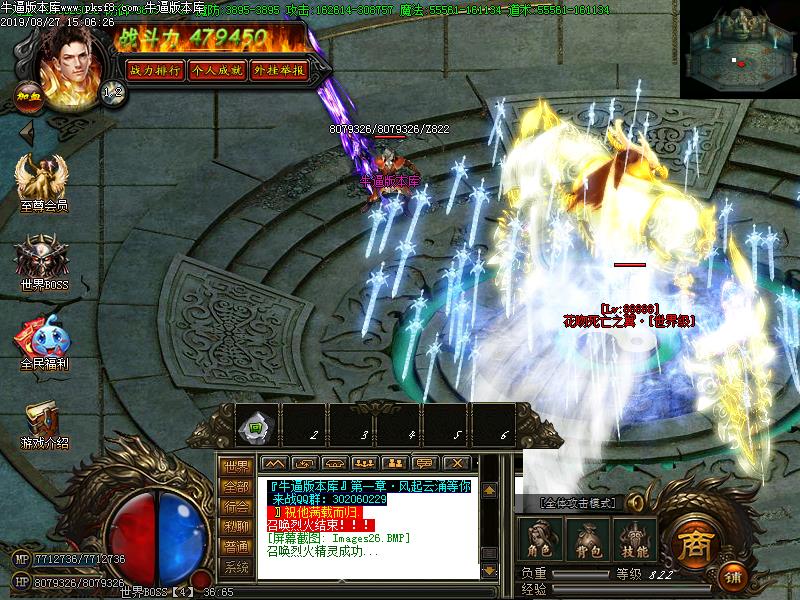Use the return scroll in hotbar slot one
The image size is (800, 600).
click(x=255, y=428)
